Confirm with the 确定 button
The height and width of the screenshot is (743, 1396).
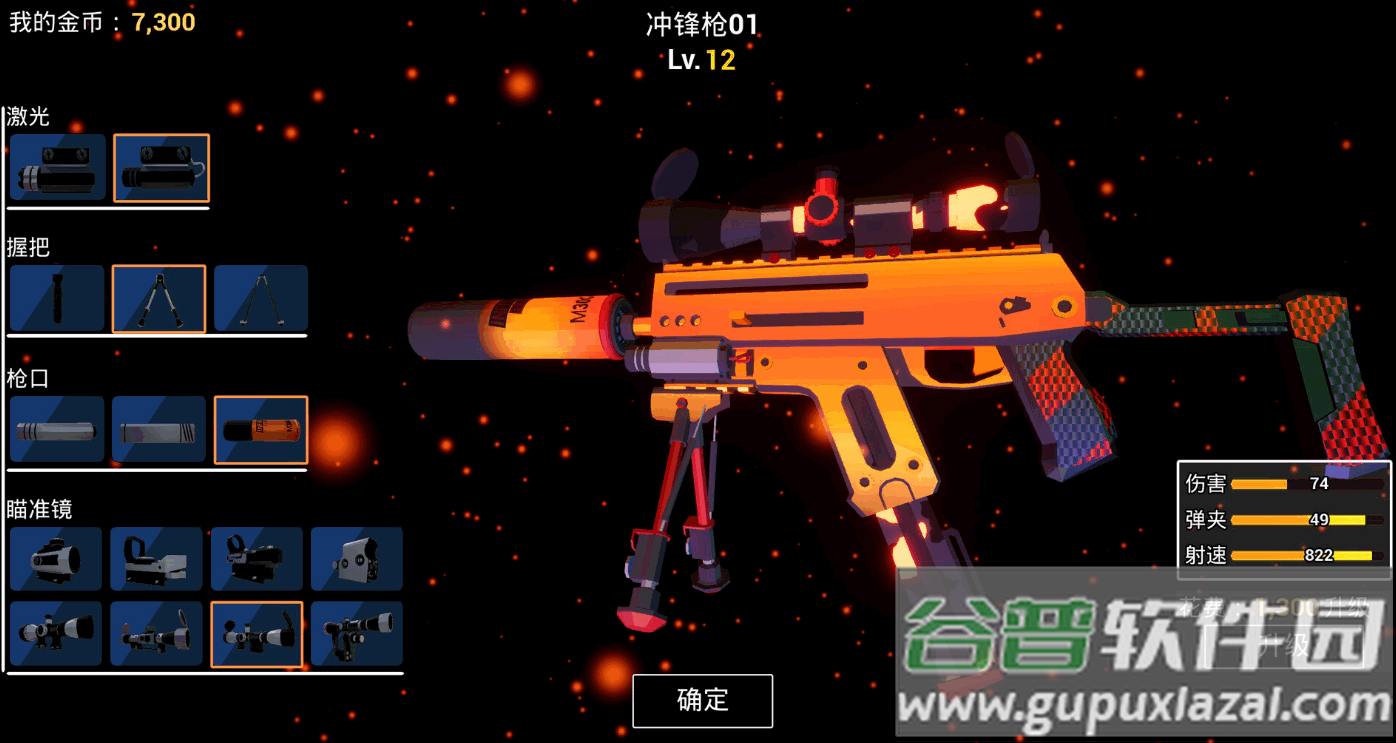coord(702,700)
